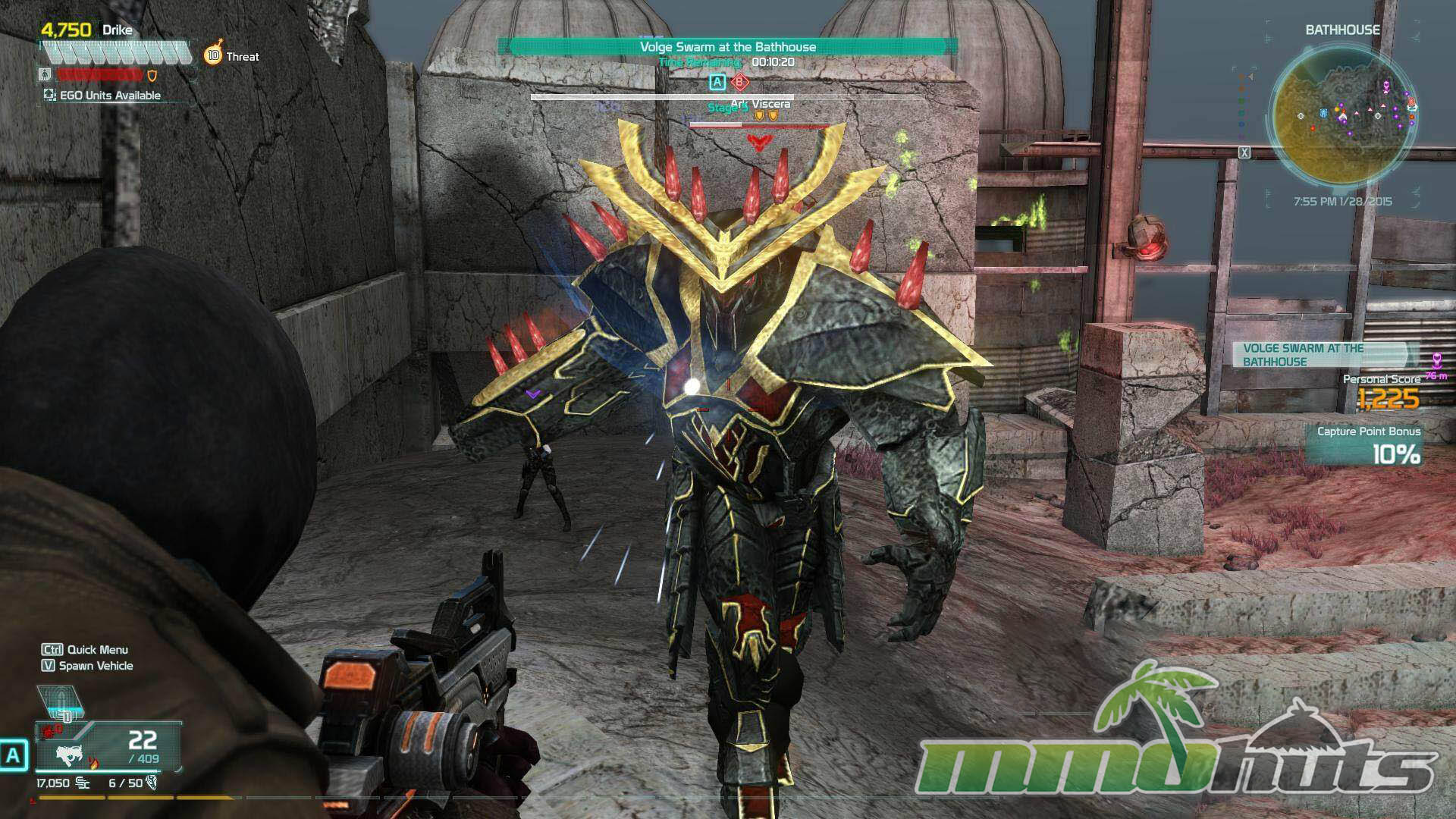Select capture point A marker

(x=717, y=82)
